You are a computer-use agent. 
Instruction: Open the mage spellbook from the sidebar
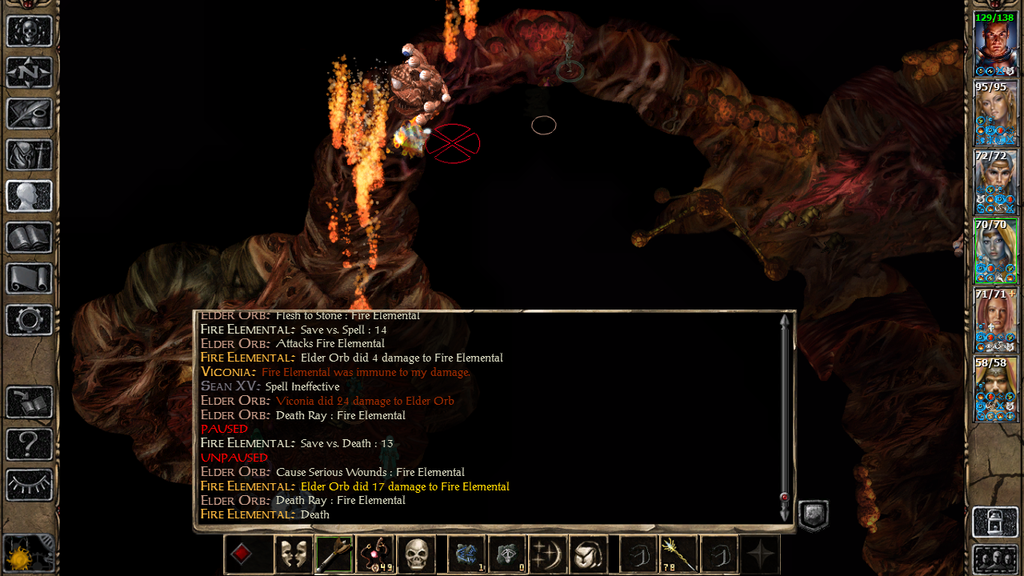[x=29, y=237]
